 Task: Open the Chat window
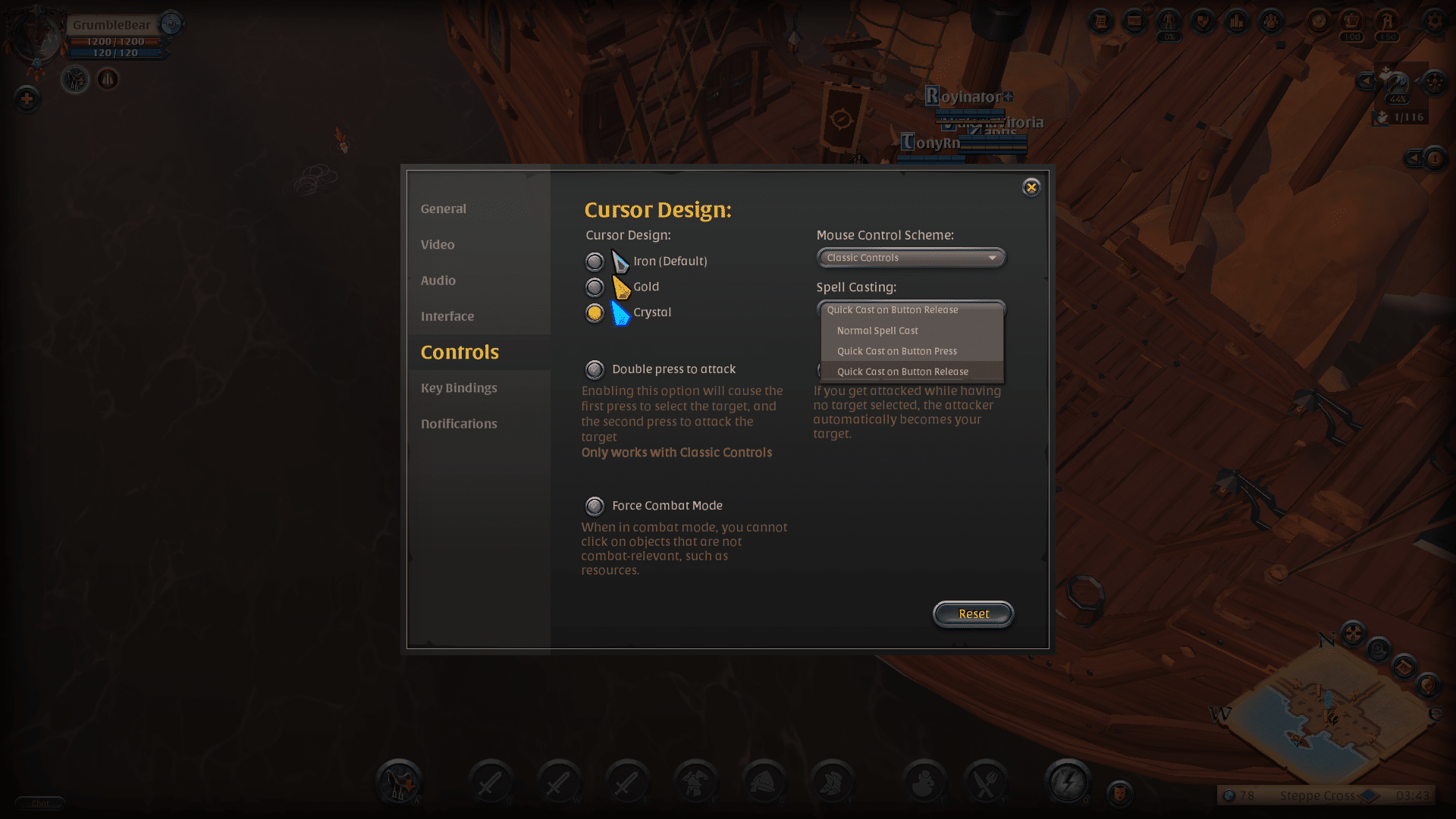[x=42, y=803]
